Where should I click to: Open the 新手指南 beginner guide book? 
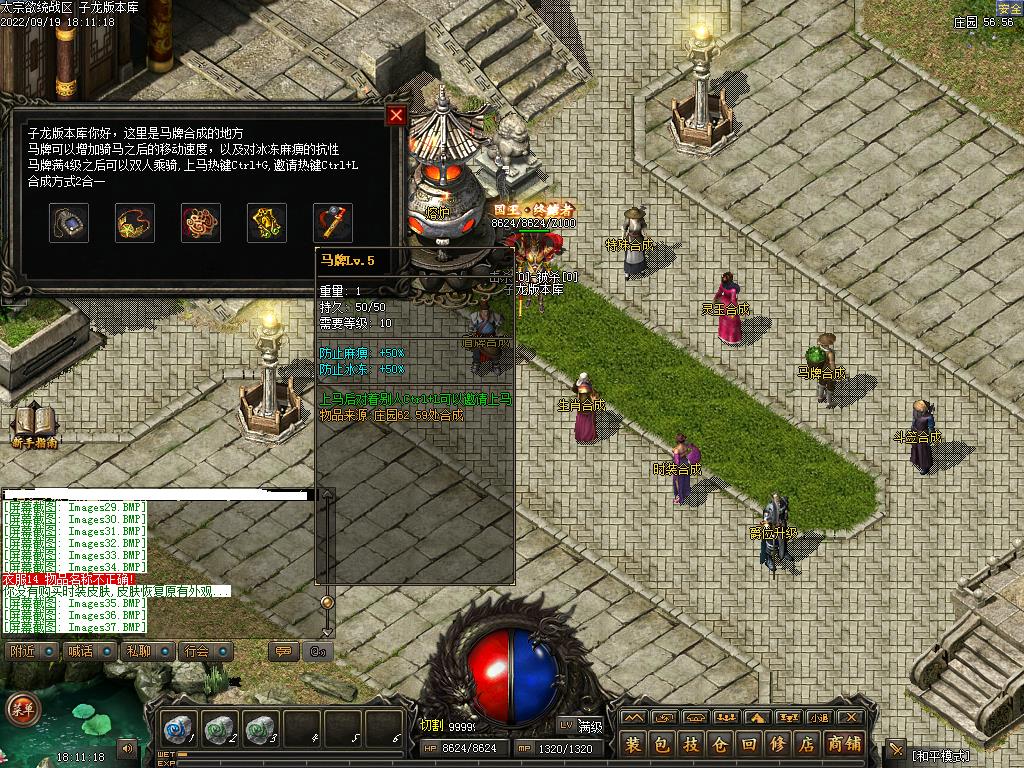click(x=35, y=425)
